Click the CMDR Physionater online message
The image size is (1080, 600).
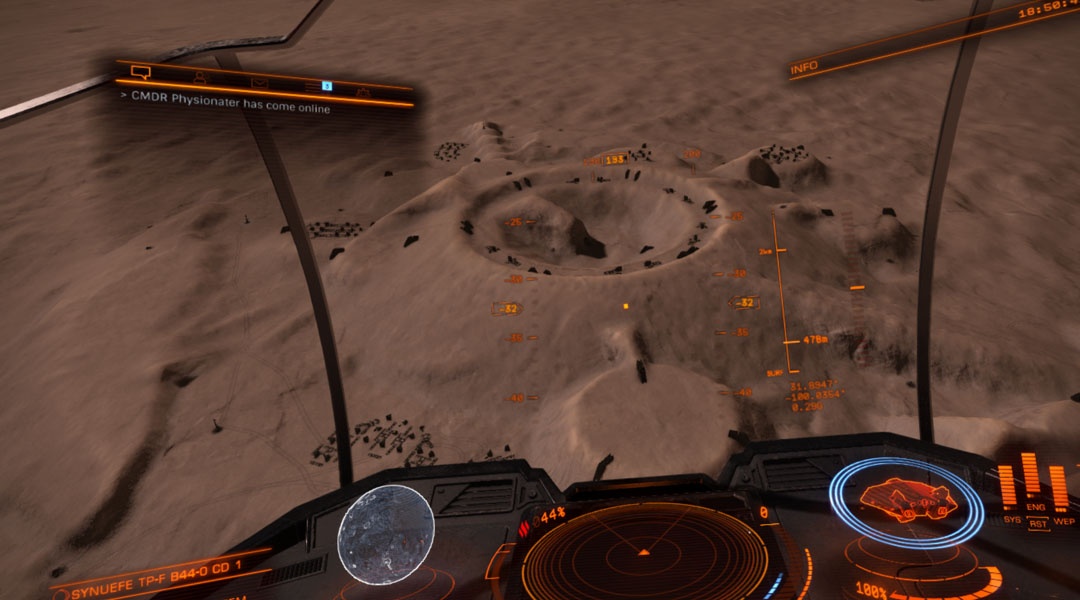point(228,102)
